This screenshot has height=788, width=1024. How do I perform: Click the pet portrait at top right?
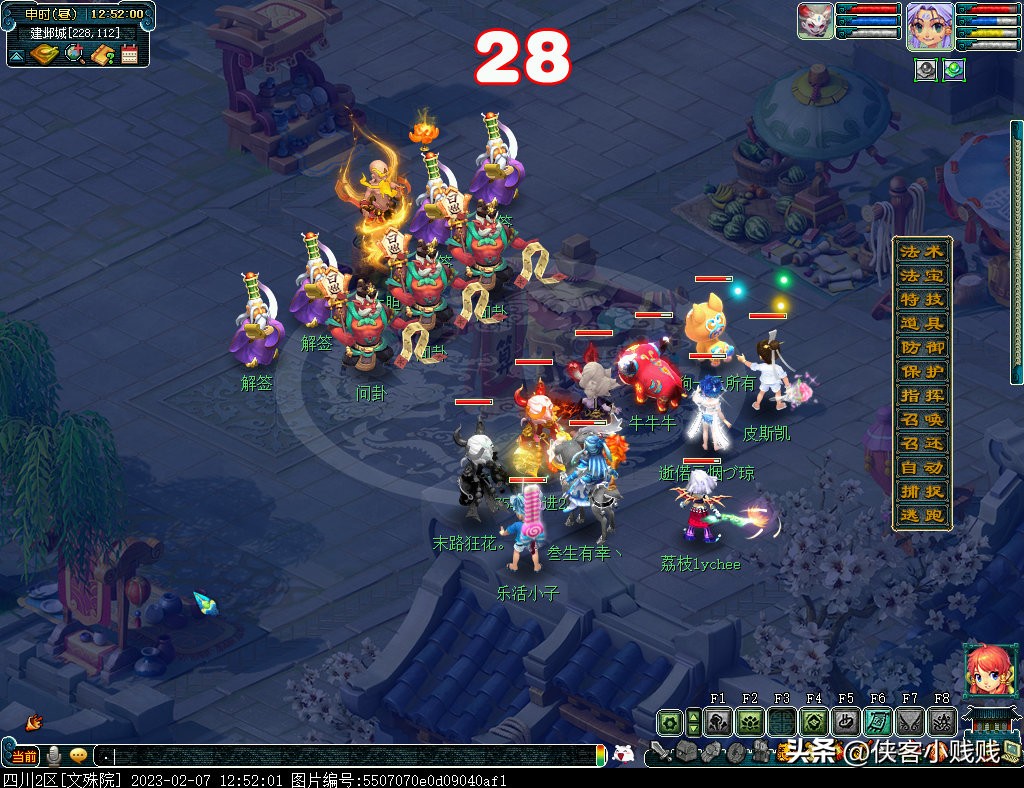[816, 21]
